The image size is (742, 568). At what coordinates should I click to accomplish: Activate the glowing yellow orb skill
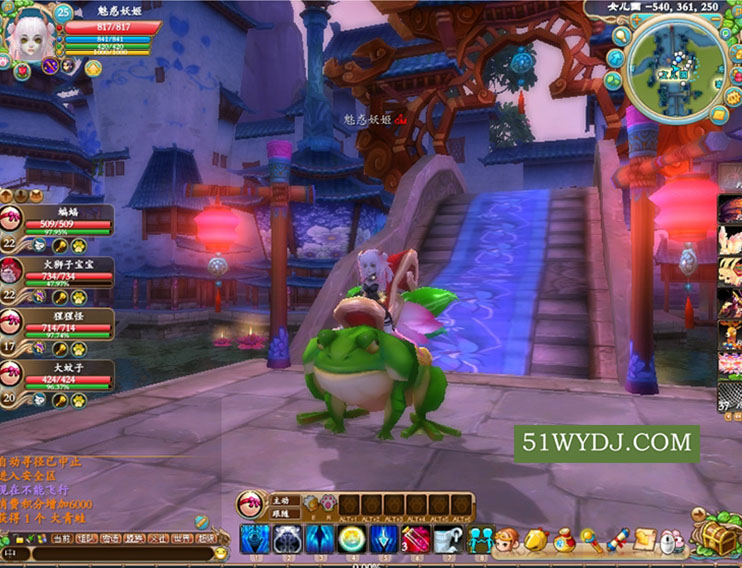(x=351, y=540)
